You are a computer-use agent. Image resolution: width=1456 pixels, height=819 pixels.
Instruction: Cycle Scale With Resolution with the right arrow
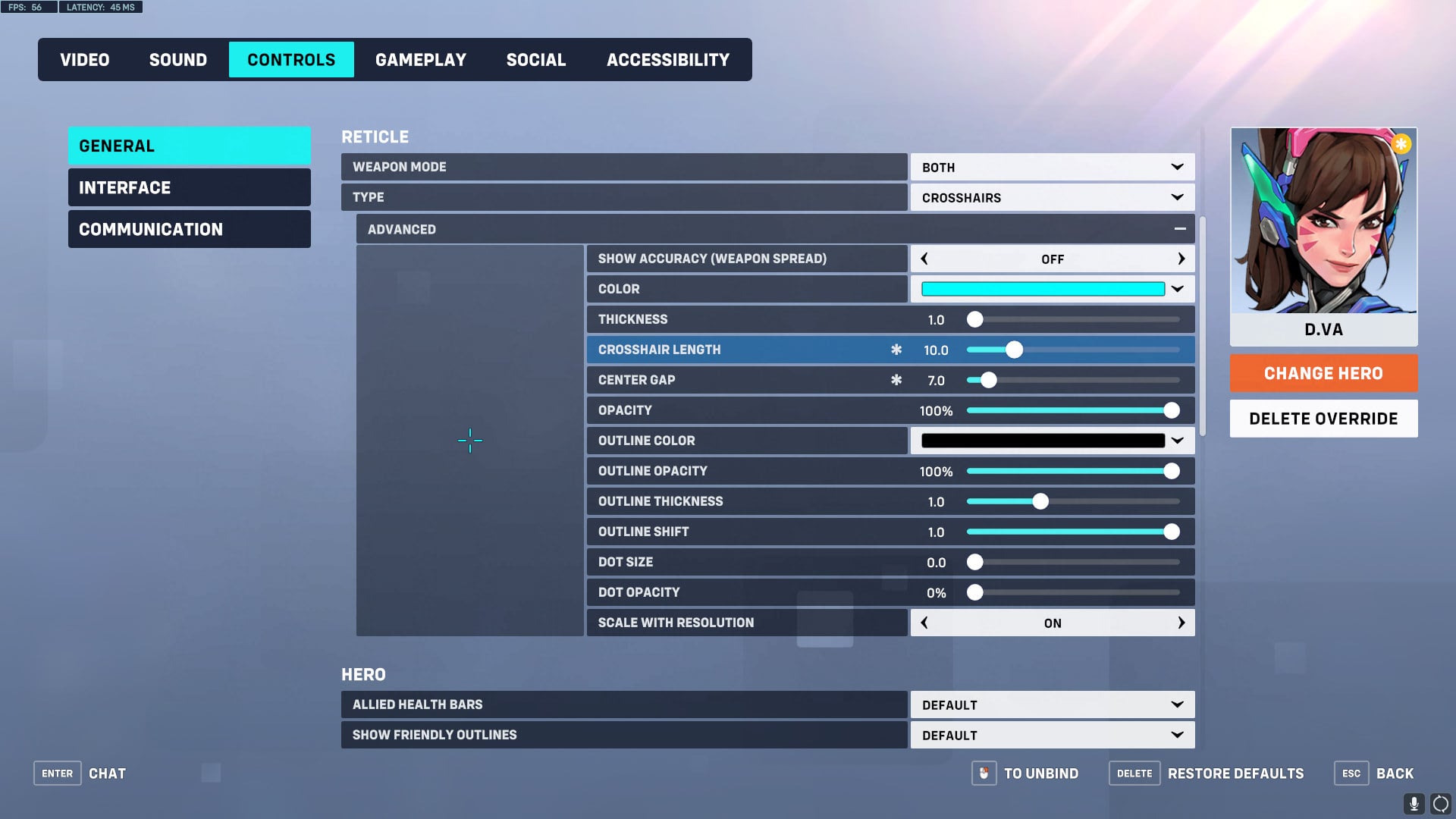pyautogui.click(x=1181, y=623)
